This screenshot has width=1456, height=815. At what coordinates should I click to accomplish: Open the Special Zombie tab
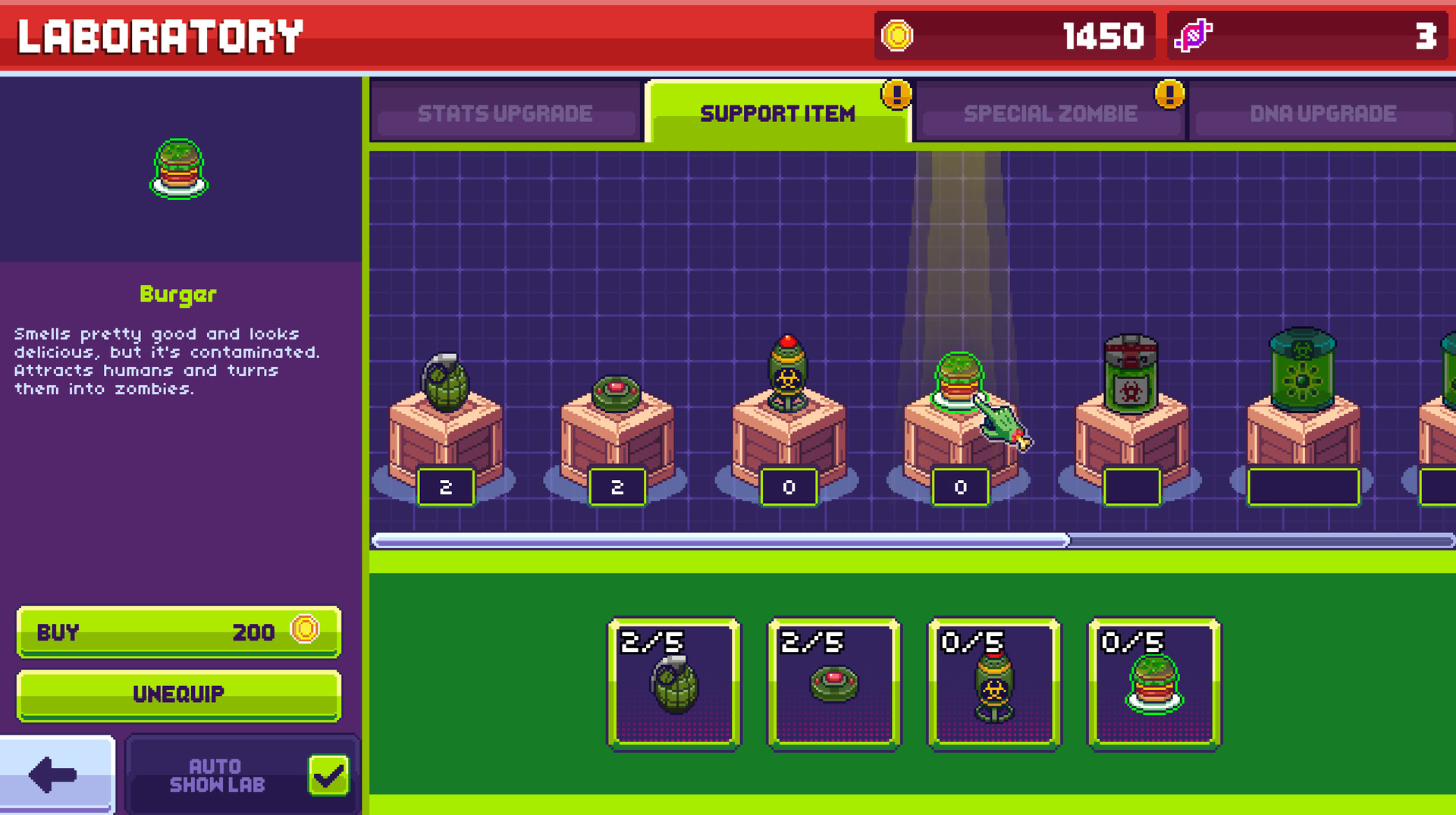1050,113
